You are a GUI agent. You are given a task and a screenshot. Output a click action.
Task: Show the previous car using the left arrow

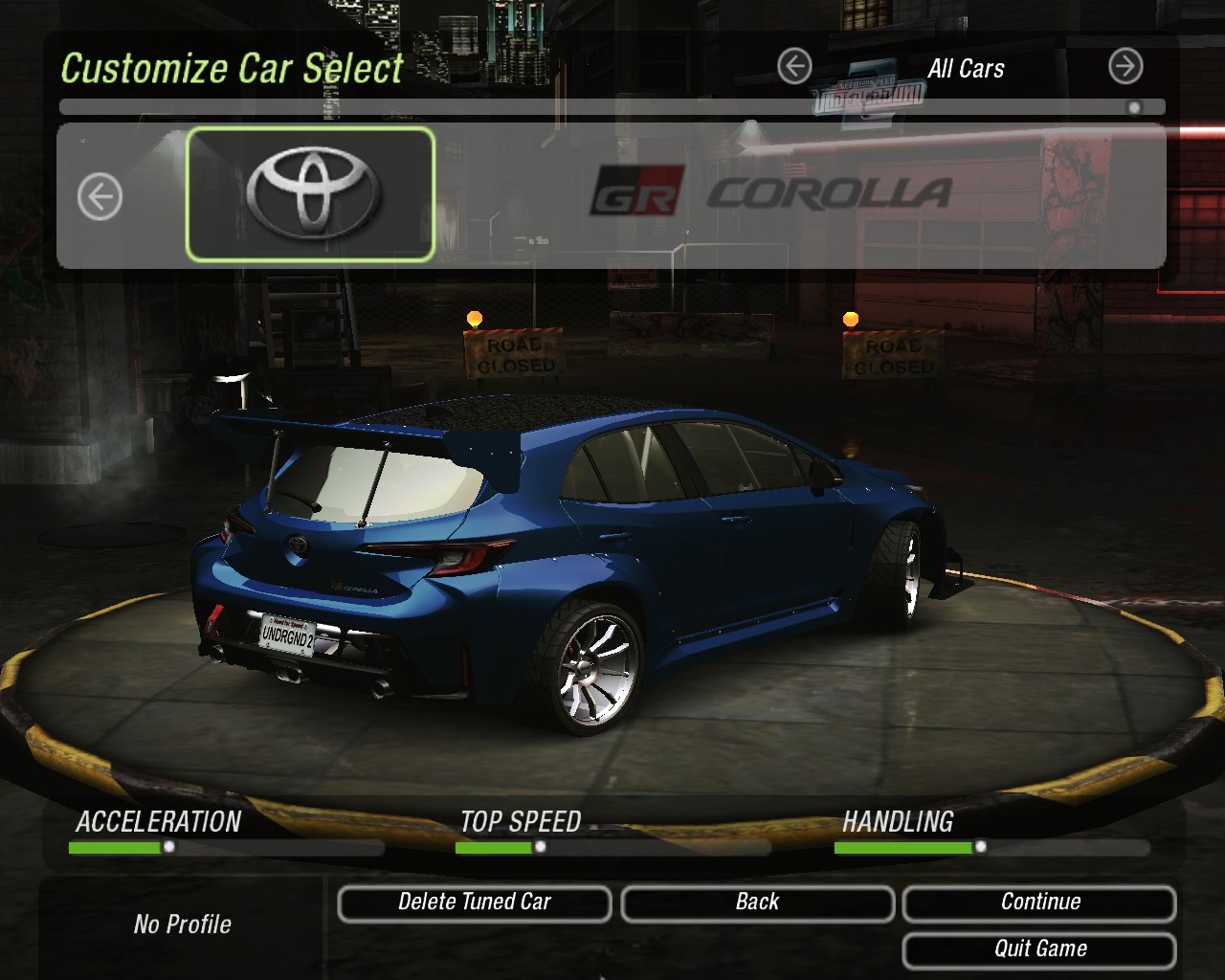(100, 197)
